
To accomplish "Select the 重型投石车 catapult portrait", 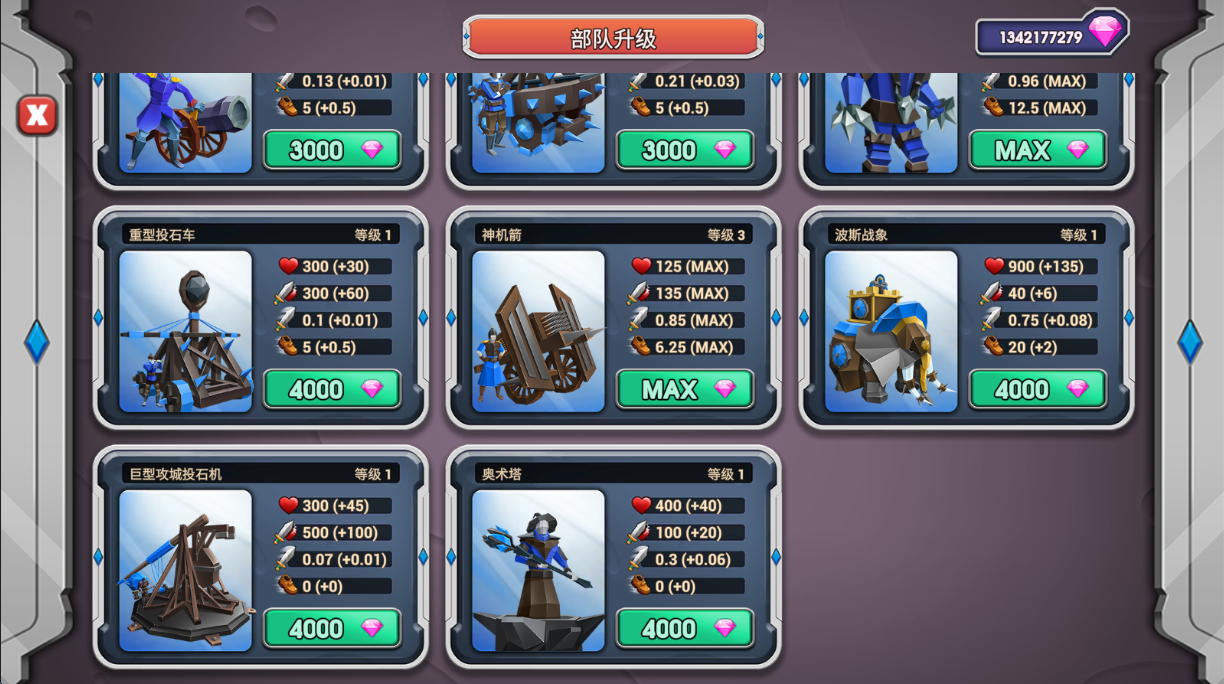I will [x=185, y=331].
